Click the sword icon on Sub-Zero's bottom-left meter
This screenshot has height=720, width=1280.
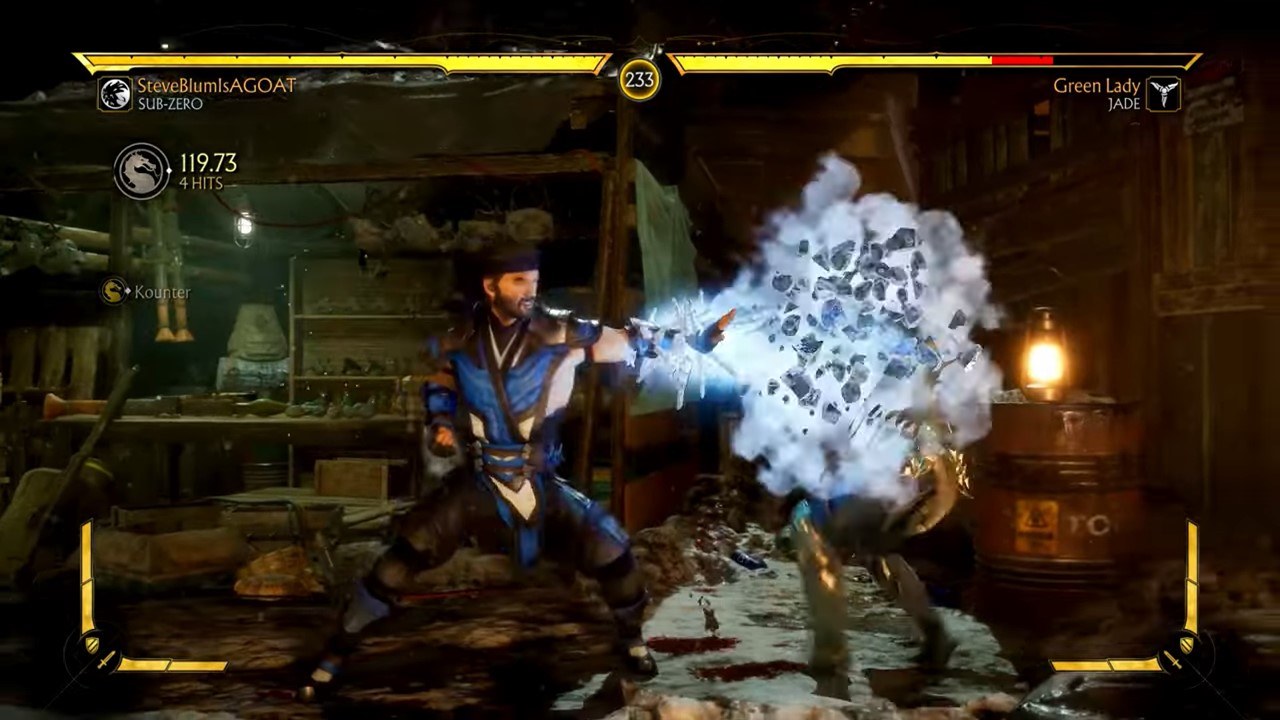click(106, 661)
